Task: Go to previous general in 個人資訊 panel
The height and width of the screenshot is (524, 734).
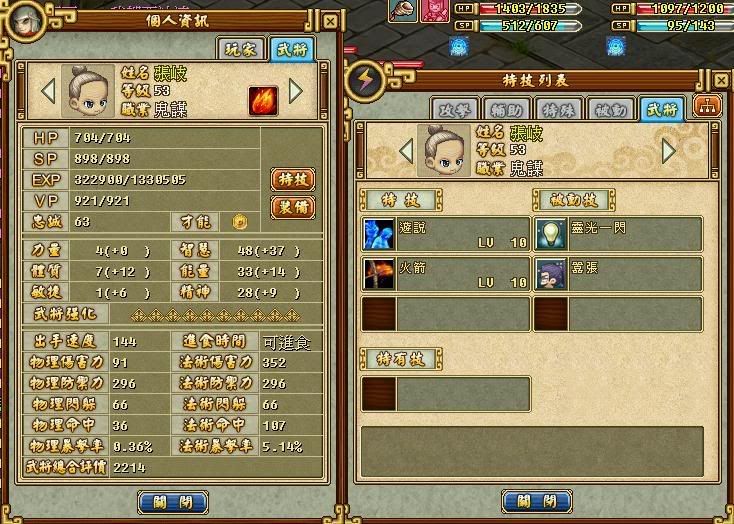Action: tap(47, 91)
